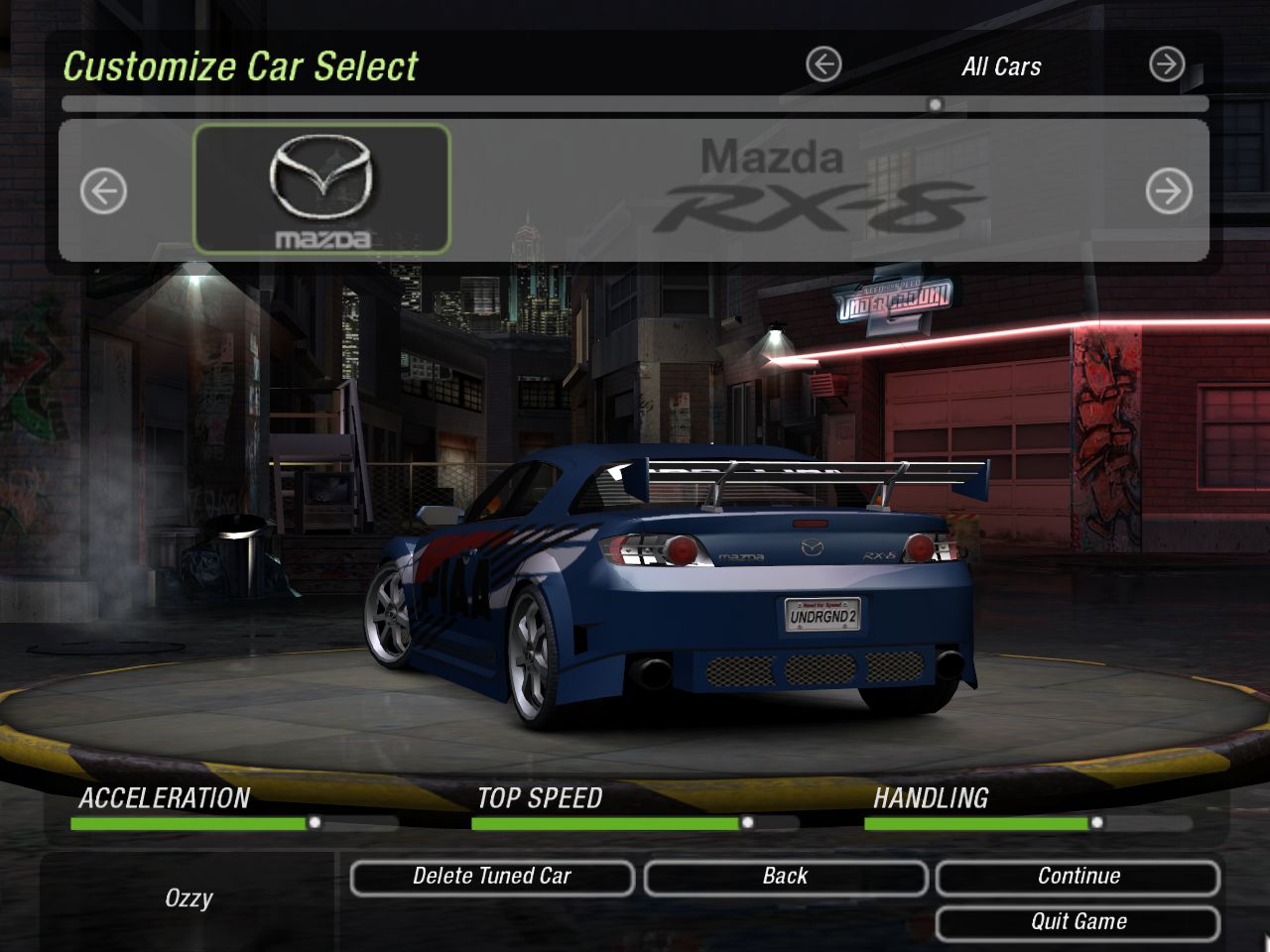Go back with the Back button
This screenshot has height=952, width=1270.
[785, 877]
